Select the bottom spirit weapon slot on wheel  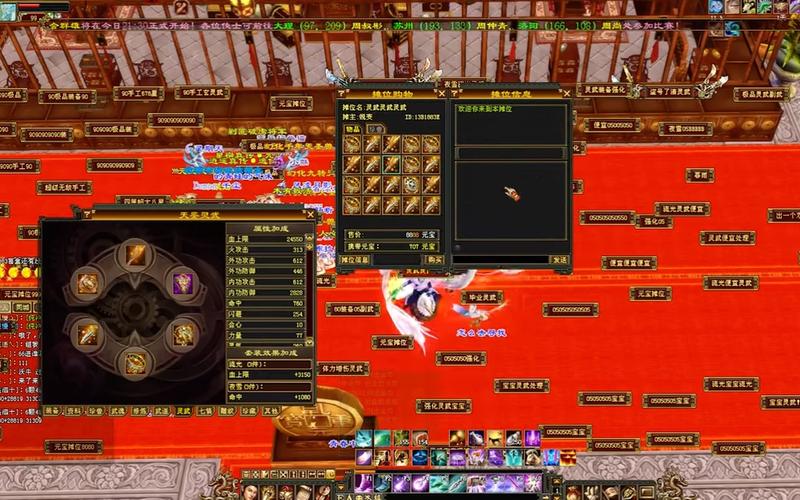pos(135,363)
